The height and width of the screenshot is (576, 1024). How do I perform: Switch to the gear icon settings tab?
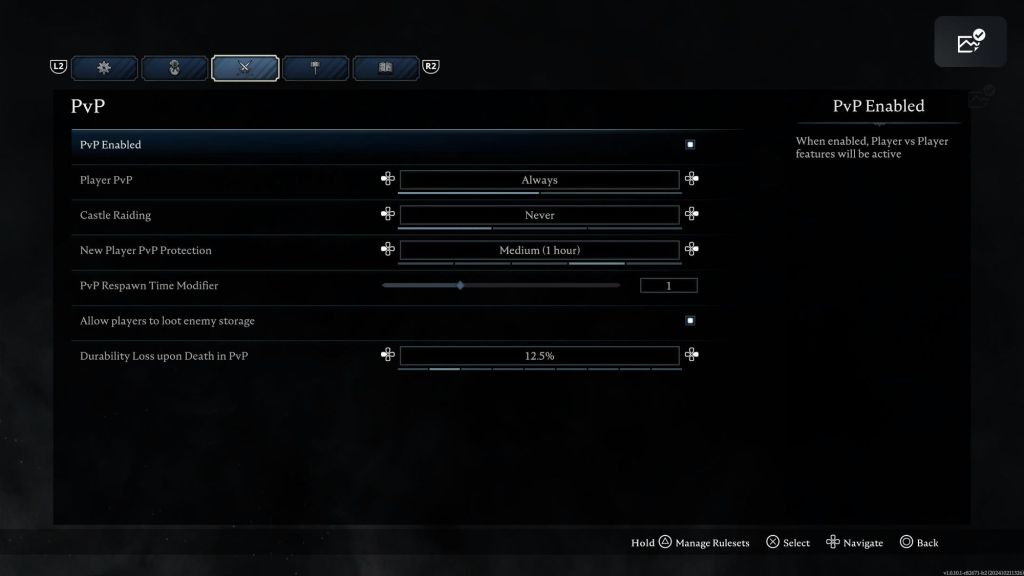pos(104,68)
